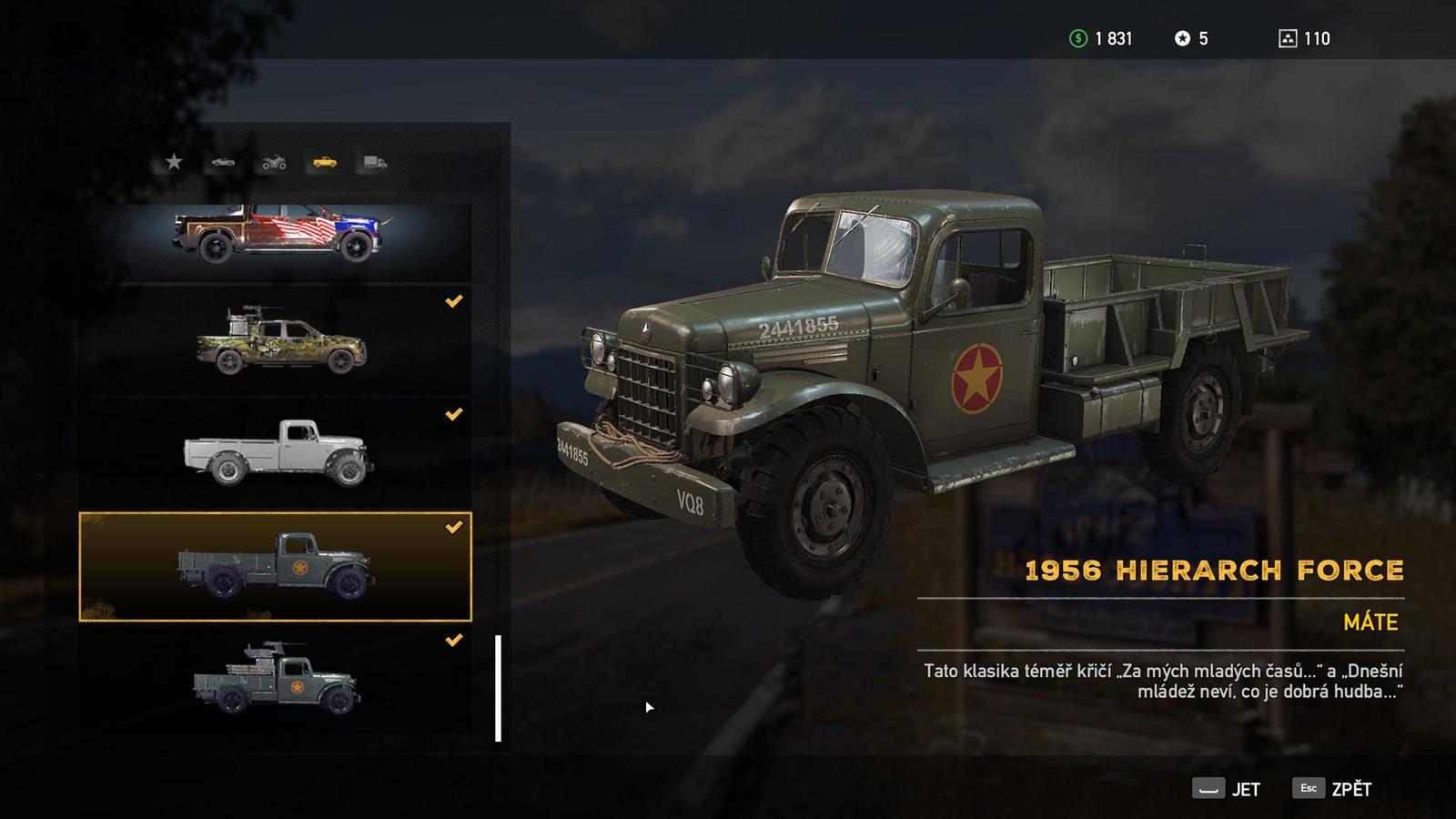This screenshot has height=819, width=1456.
Task: Switch to the favorites star tab
Action: pos(174,162)
